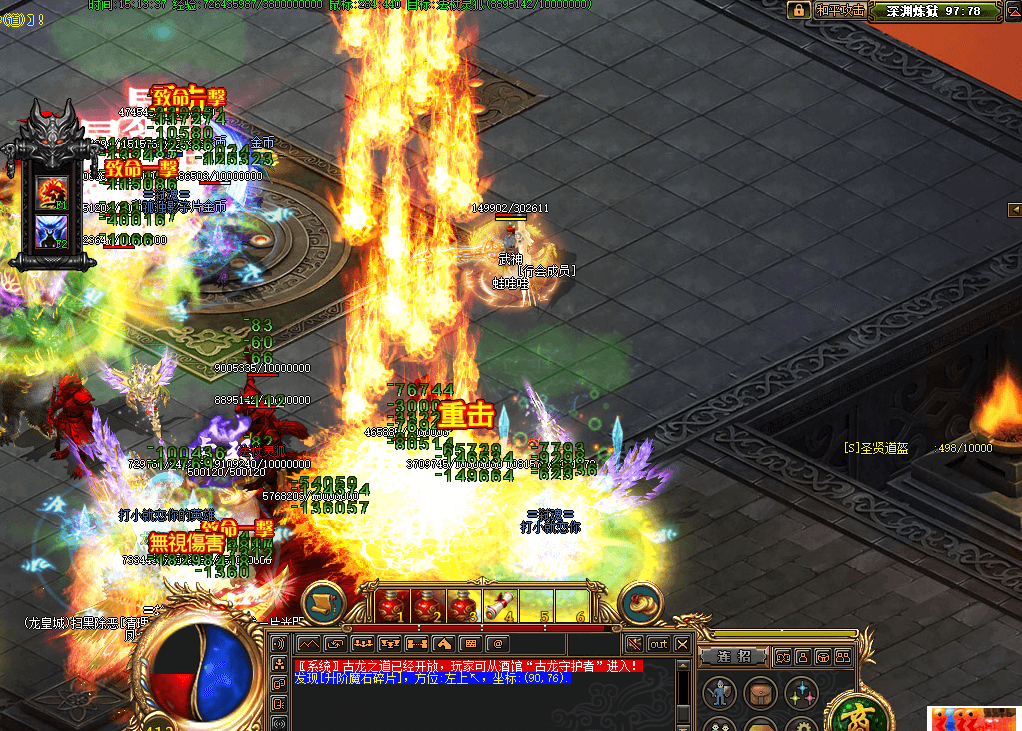Screen dimensions: 1022x731
Task: Click the chat panel 'out' button
Action: (658, 644)
